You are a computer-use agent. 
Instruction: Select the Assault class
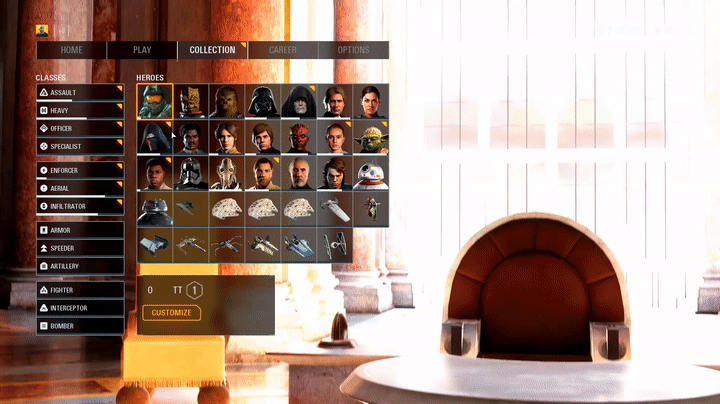[x=80, y=93]
